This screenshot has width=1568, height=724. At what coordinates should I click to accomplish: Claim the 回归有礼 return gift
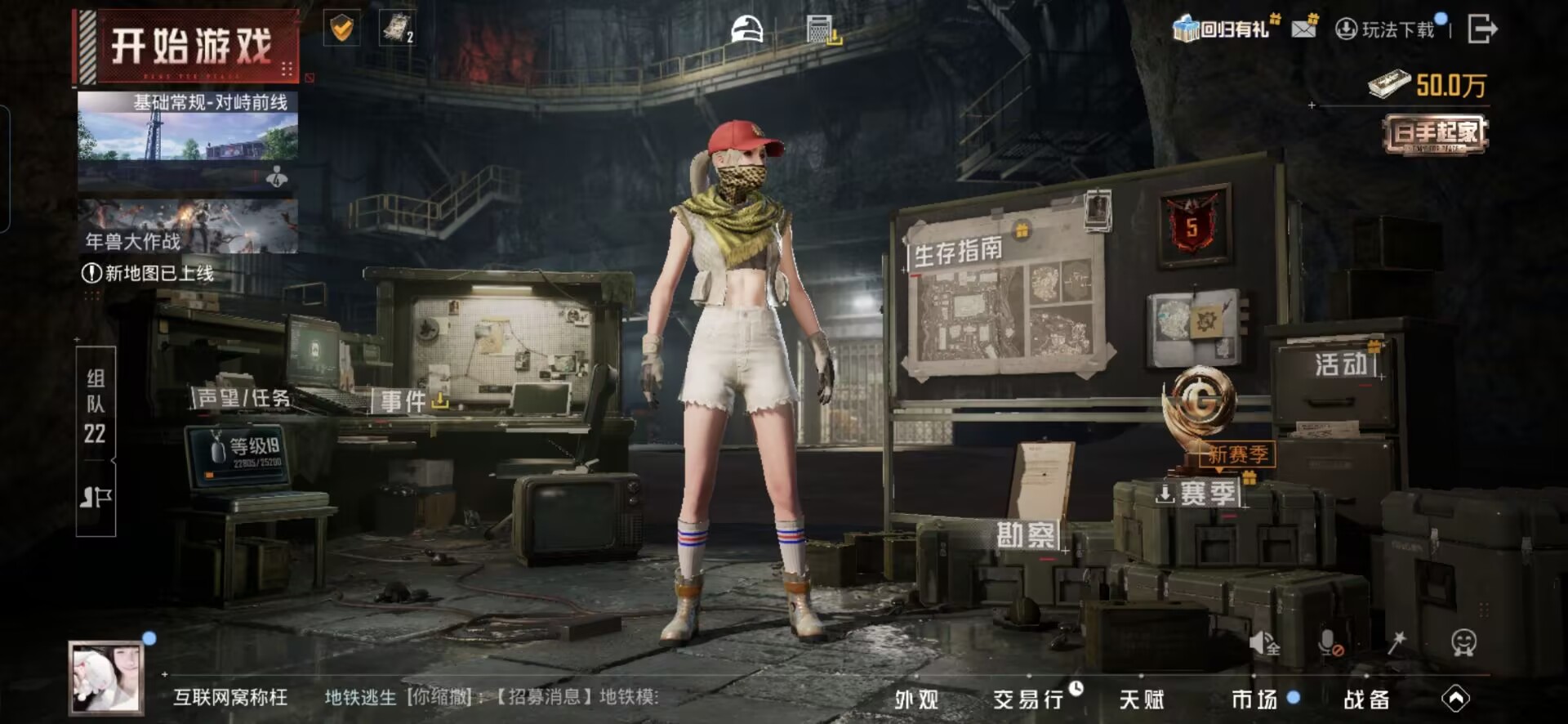point(1223,29)
